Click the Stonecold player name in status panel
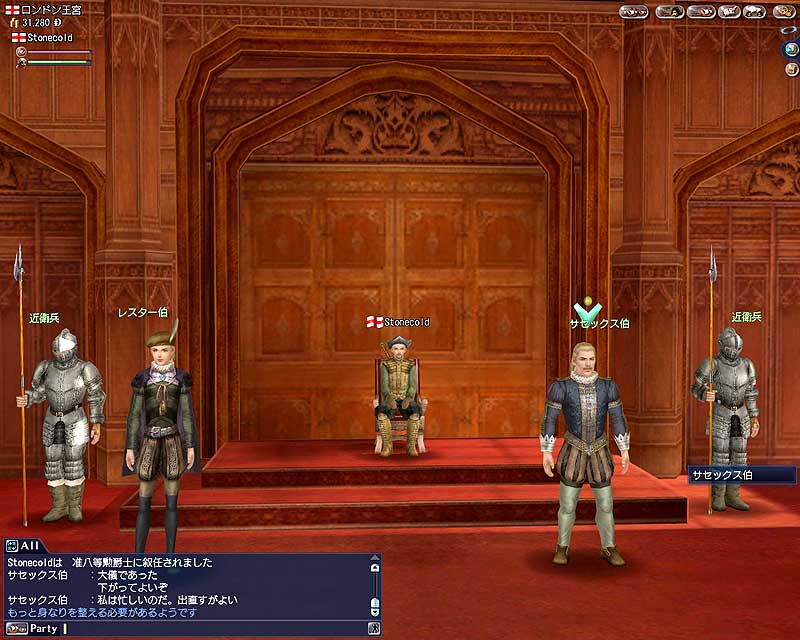The width and height of the screenshot is (800, 640). point(48,38)
